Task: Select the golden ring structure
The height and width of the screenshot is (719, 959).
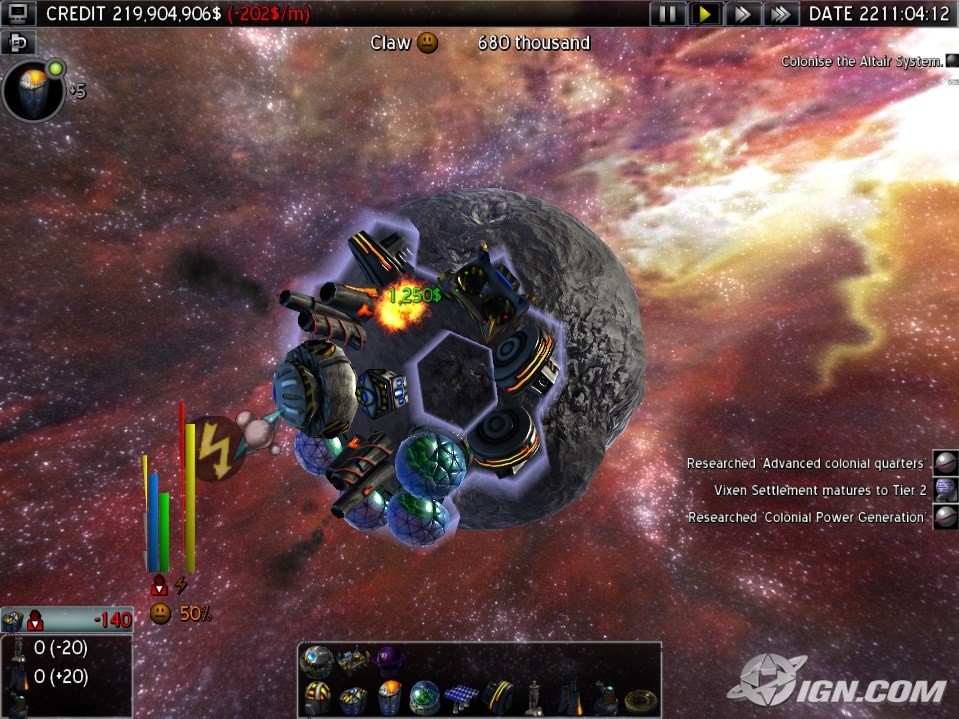Action: 641,696
